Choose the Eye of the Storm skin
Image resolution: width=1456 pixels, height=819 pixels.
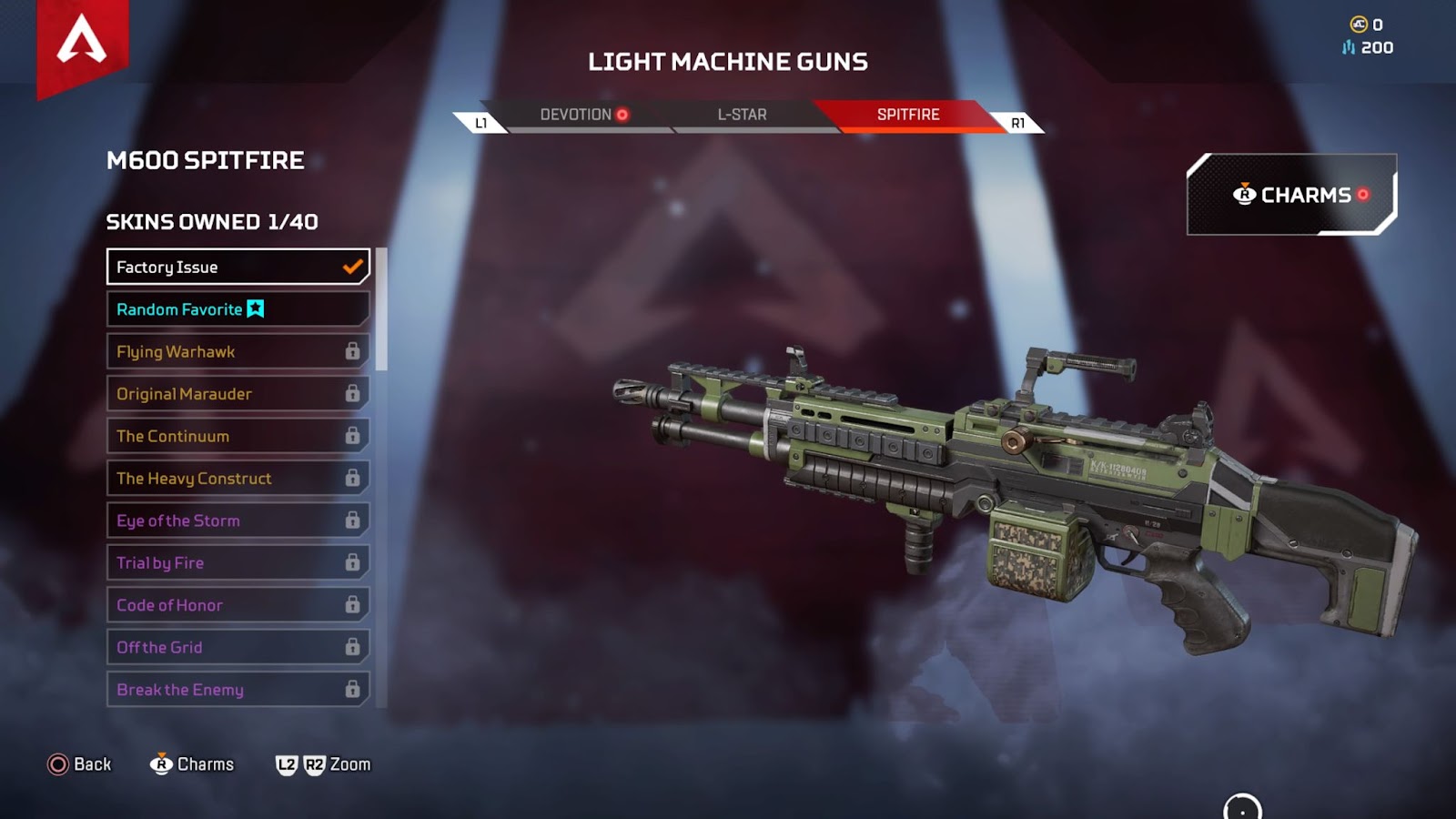point(238,521)
